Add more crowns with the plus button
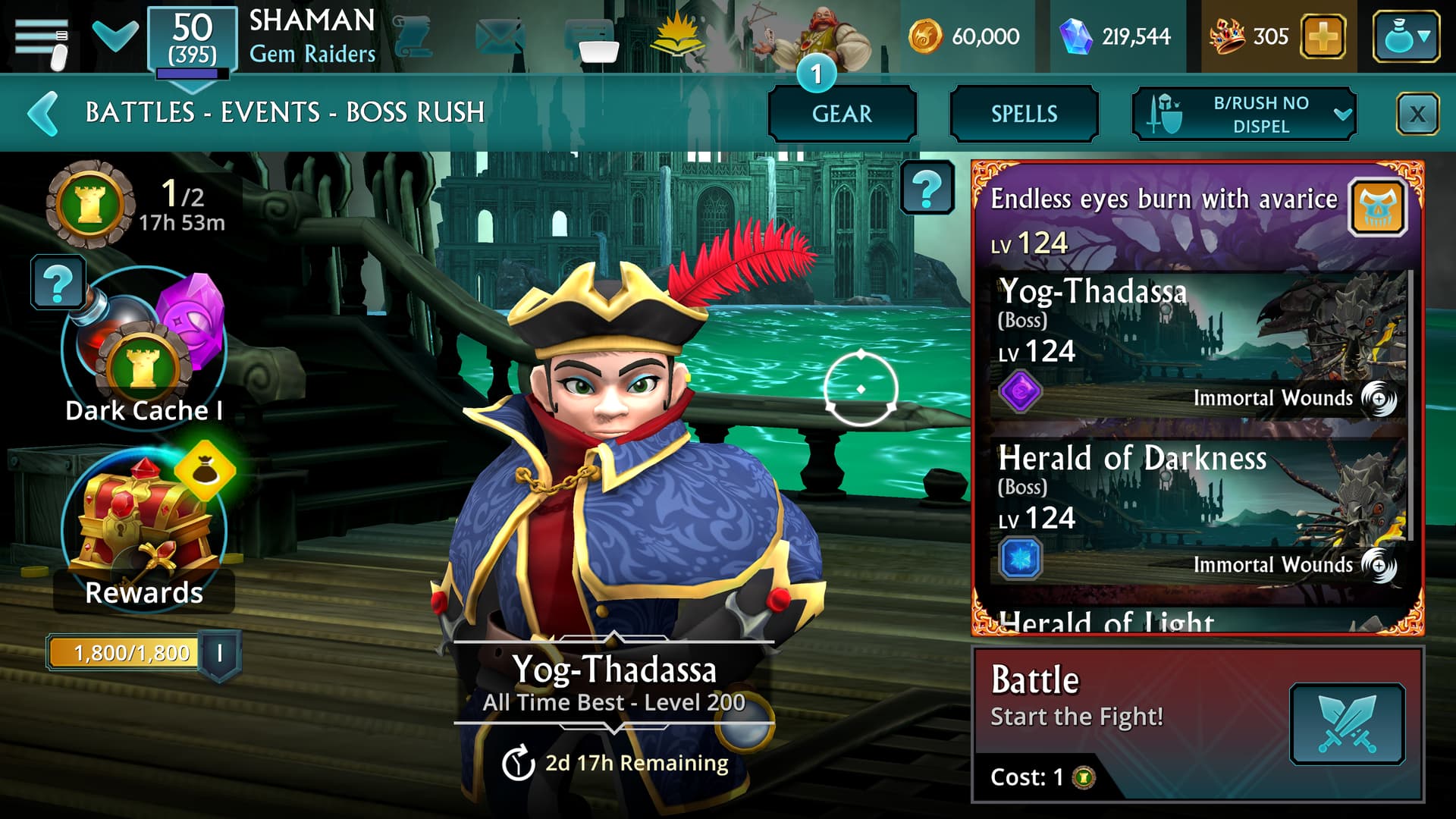This screenshot has width=1456, height=819. click(1323, 36)
